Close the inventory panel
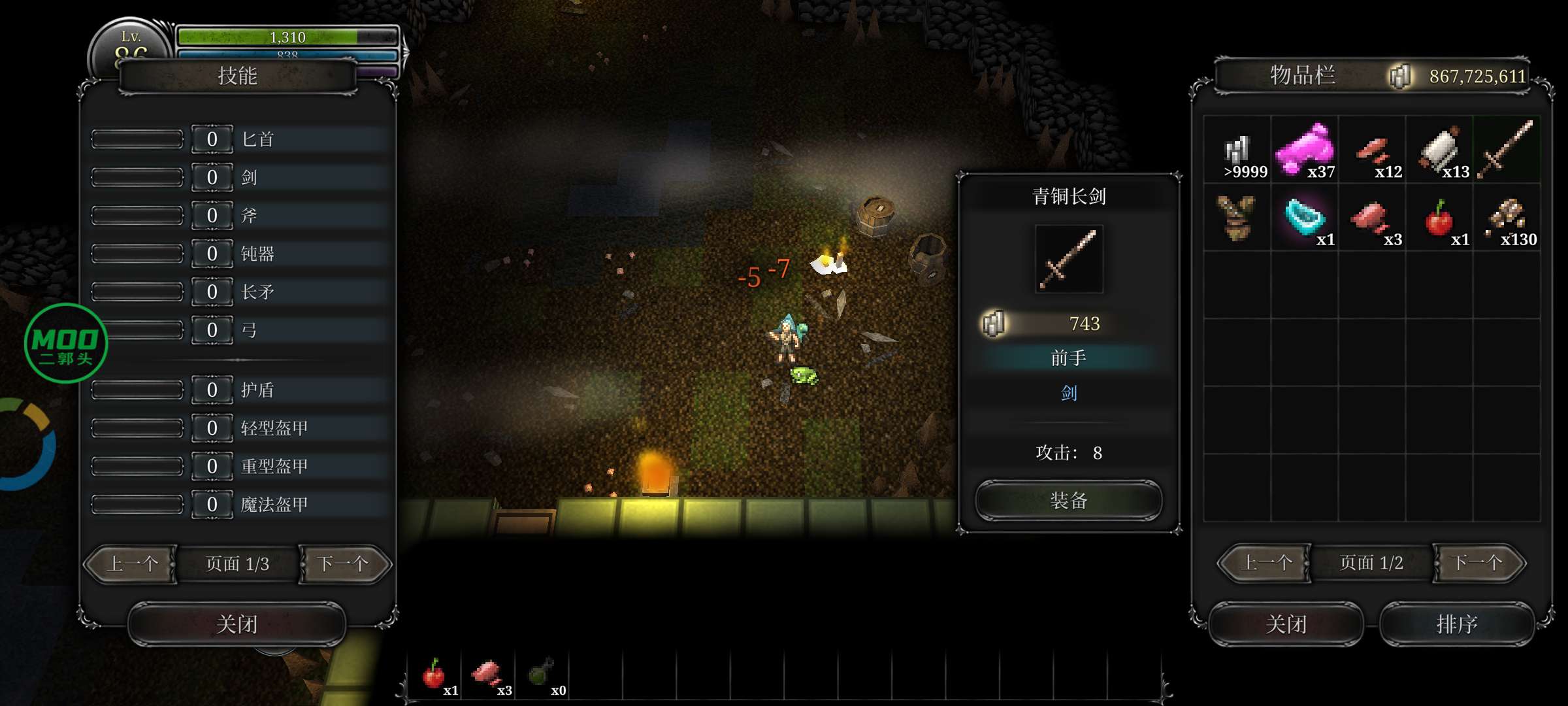This screenshot has width=1568, height=706. 1286,624
